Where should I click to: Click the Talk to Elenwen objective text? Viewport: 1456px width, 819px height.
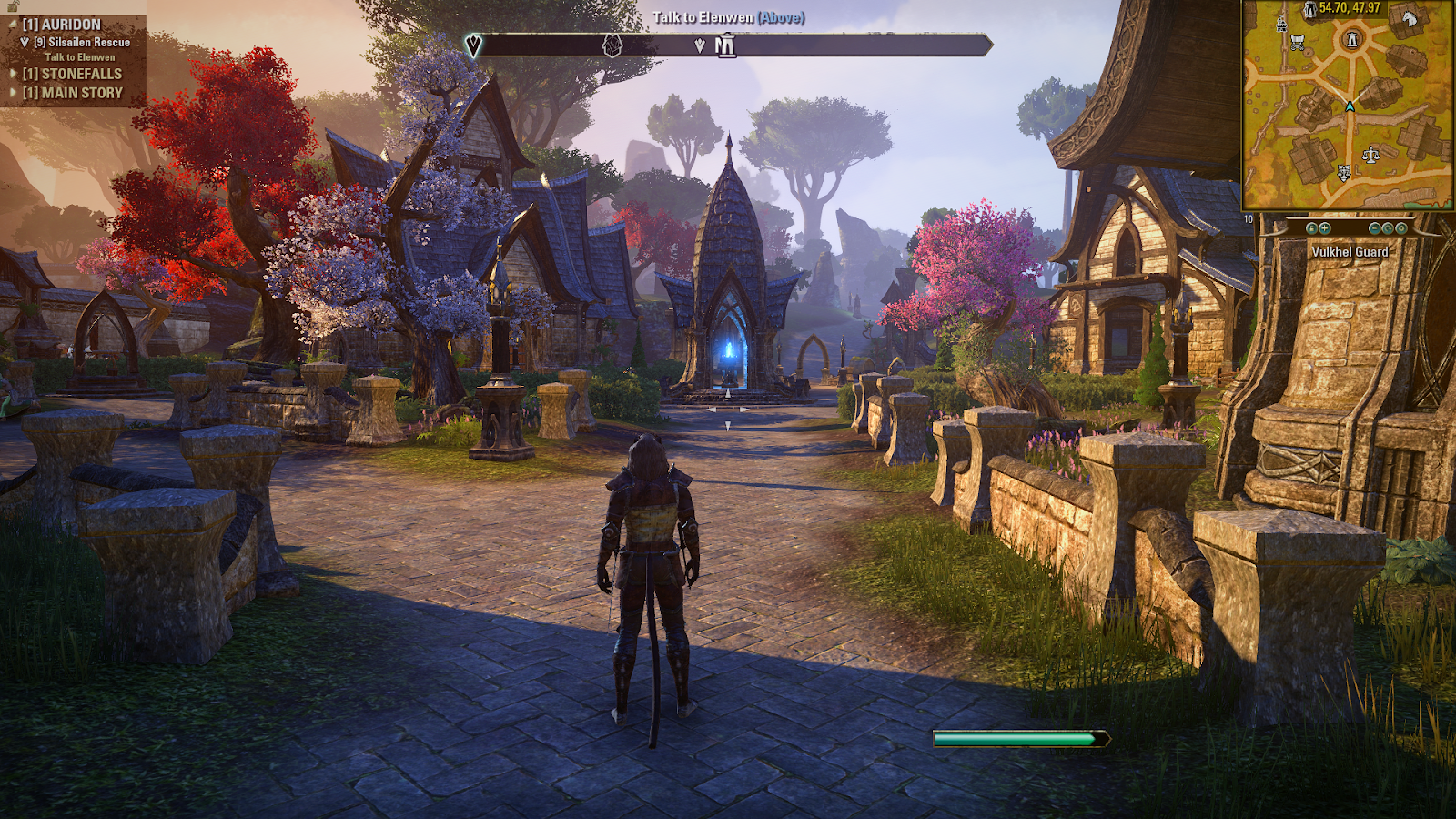(80, 56)
